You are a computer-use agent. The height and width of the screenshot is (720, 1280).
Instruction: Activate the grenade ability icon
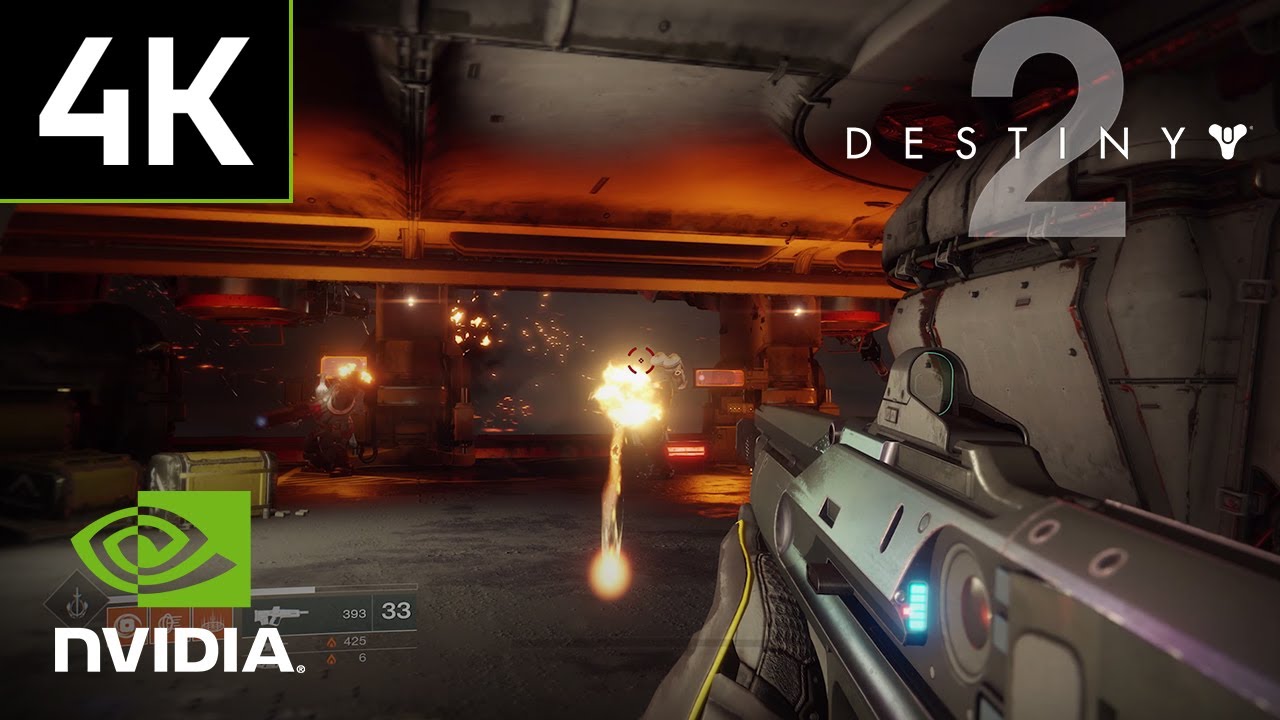pos(124,623)
